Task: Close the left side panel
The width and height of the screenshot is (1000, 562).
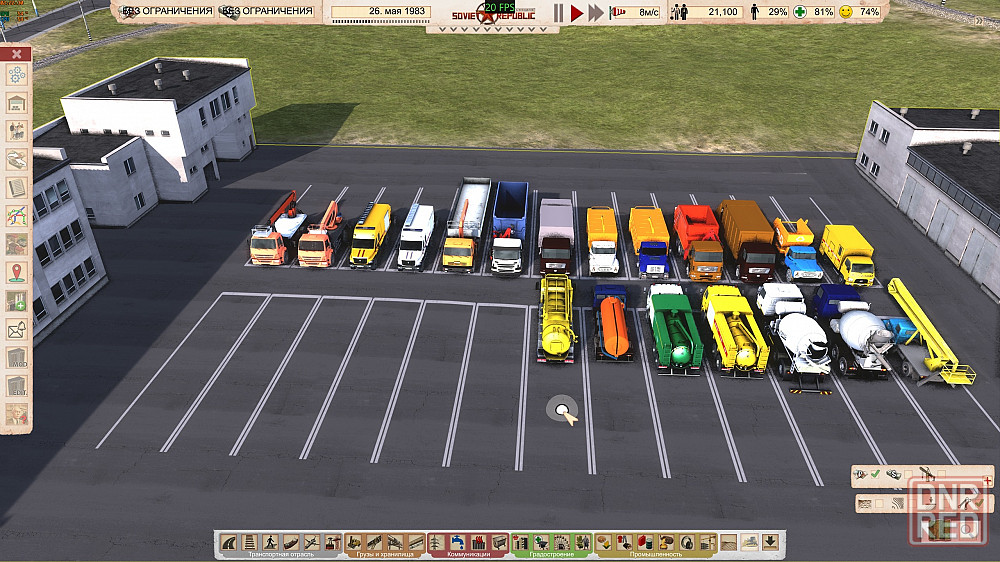Action: tap(17, 54)
